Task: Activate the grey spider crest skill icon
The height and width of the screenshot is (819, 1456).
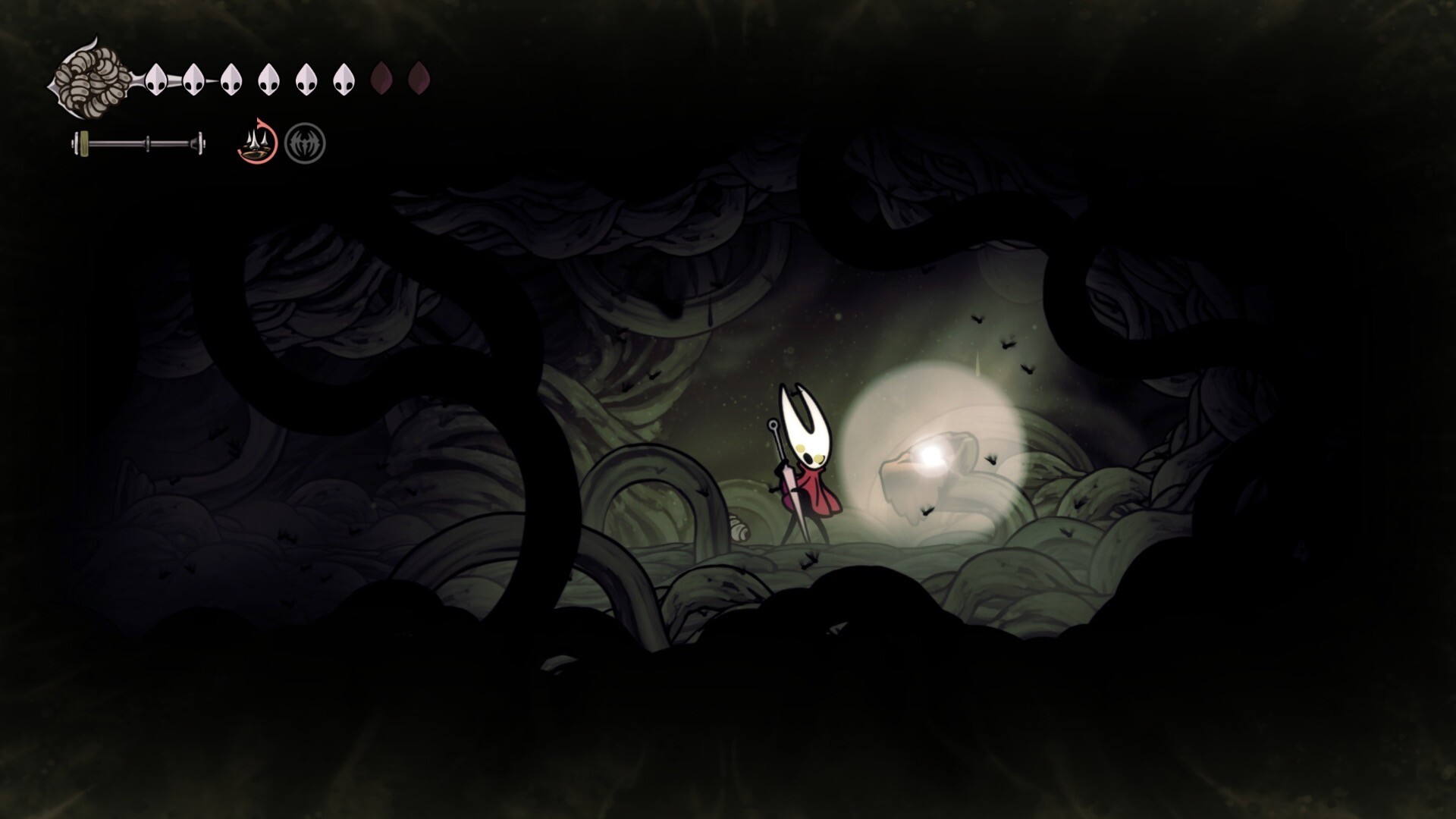Action: click(305, 143)
